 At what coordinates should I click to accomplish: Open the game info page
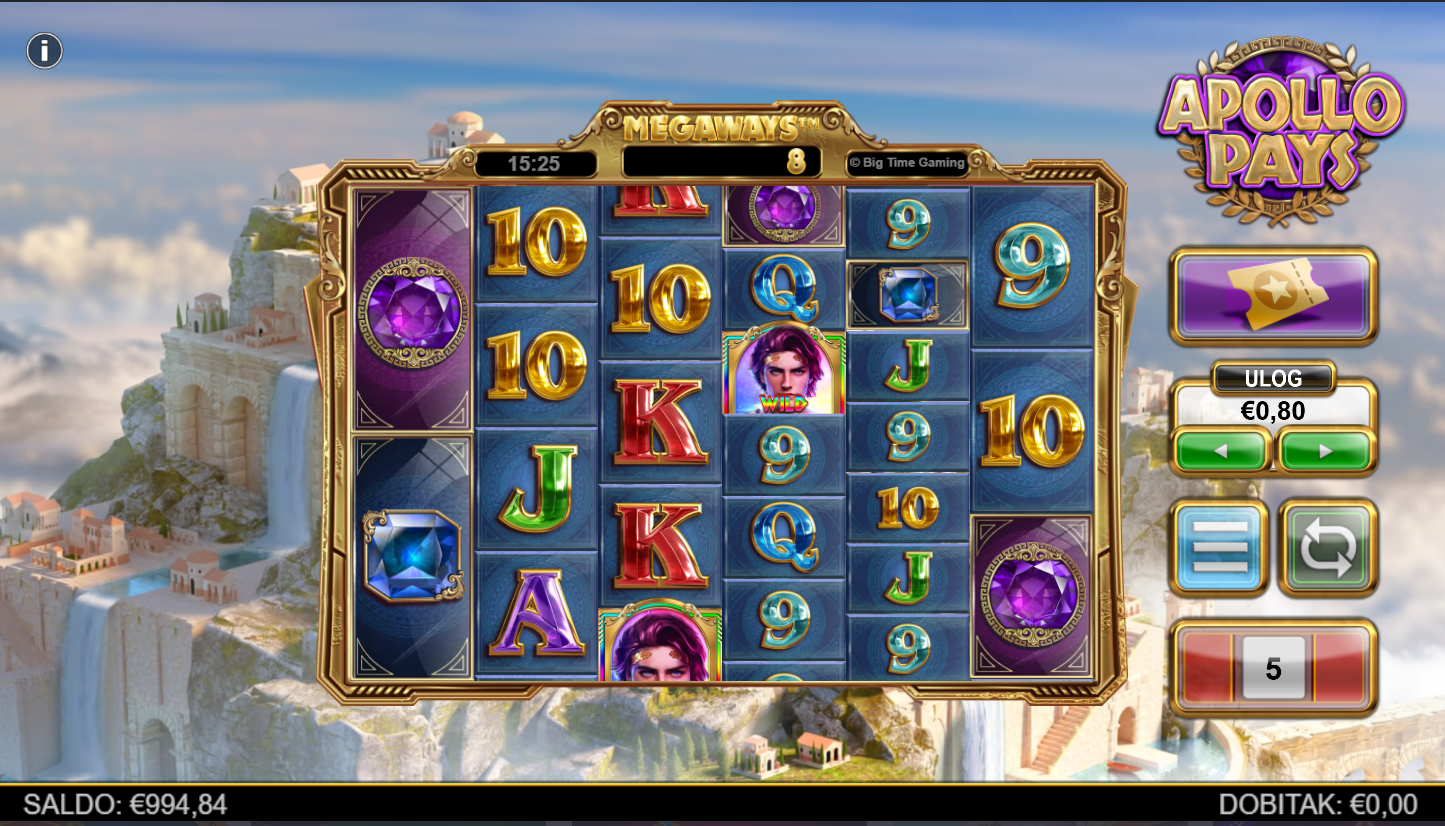45,50
